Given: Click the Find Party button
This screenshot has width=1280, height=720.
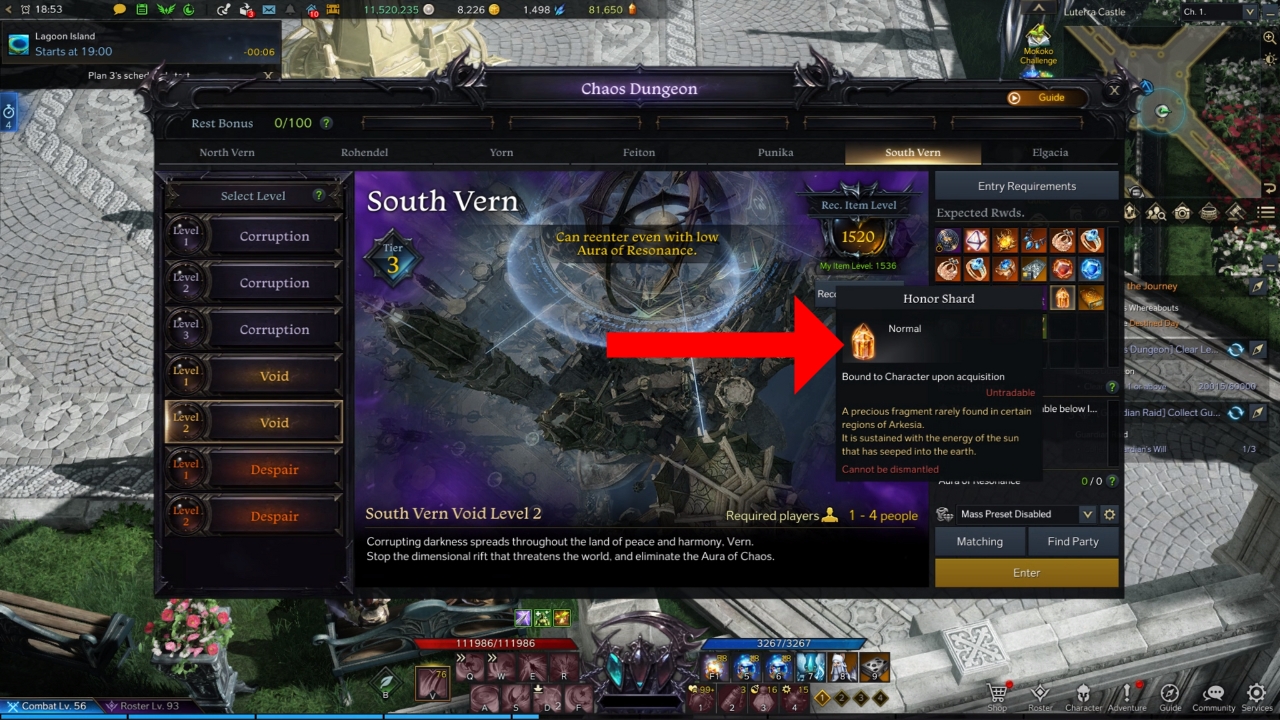Looking at the screenshot, I should point(1074,541).
